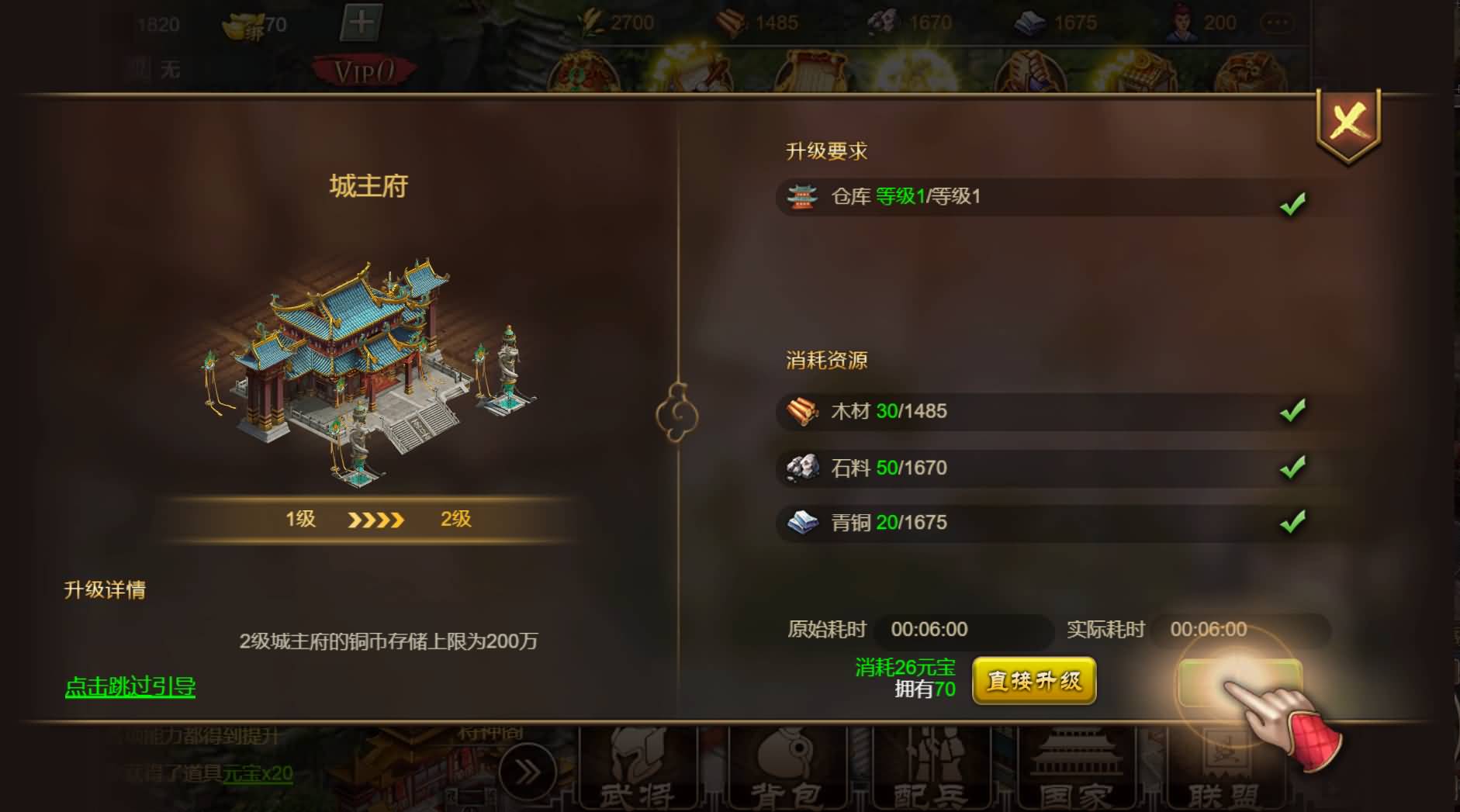This screenshot has width=1460, height=812.
Task: Open the 背包 bag menu
Action: (x=785, y=772)
